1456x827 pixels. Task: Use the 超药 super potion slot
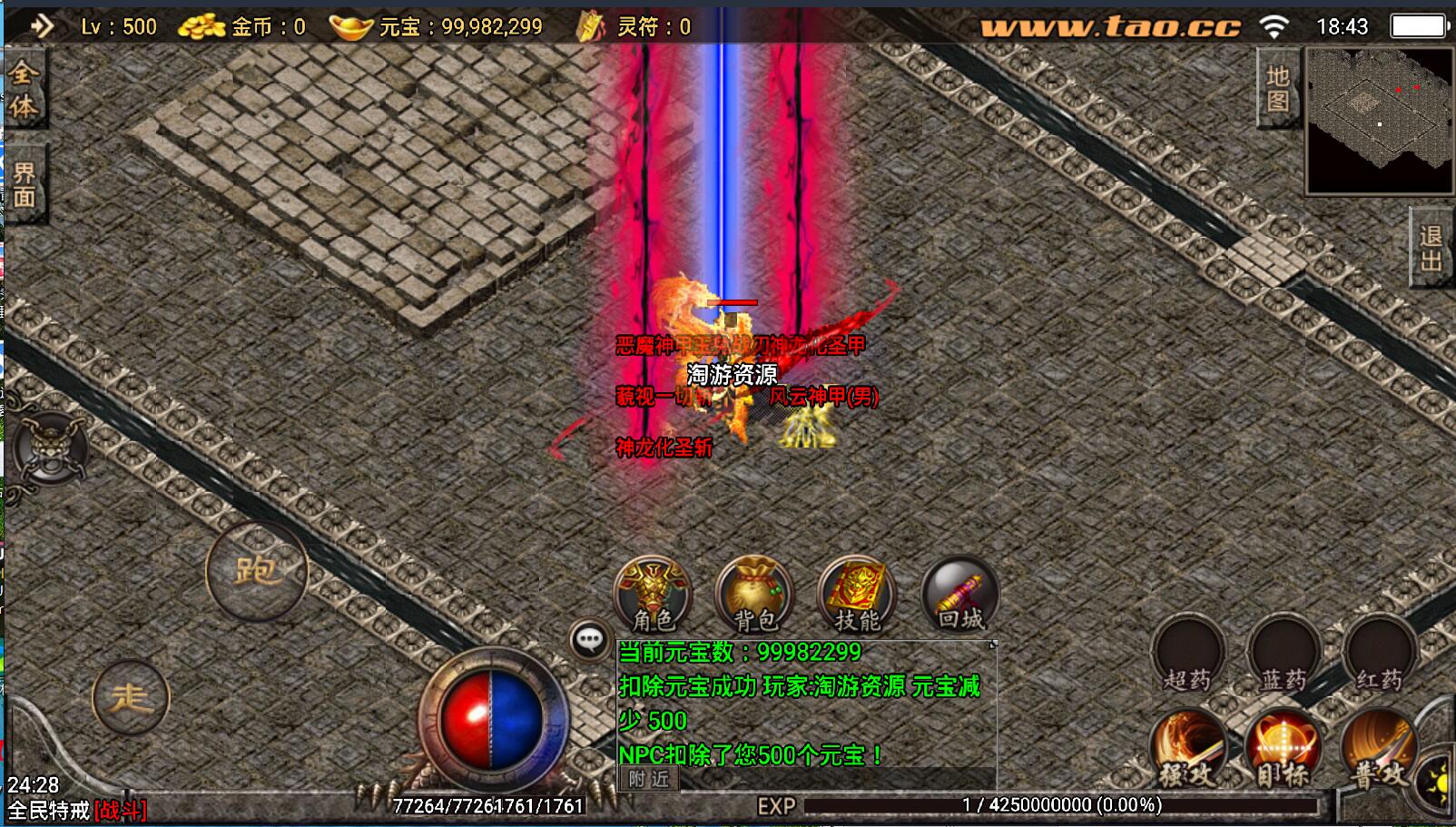[1188, 655]
